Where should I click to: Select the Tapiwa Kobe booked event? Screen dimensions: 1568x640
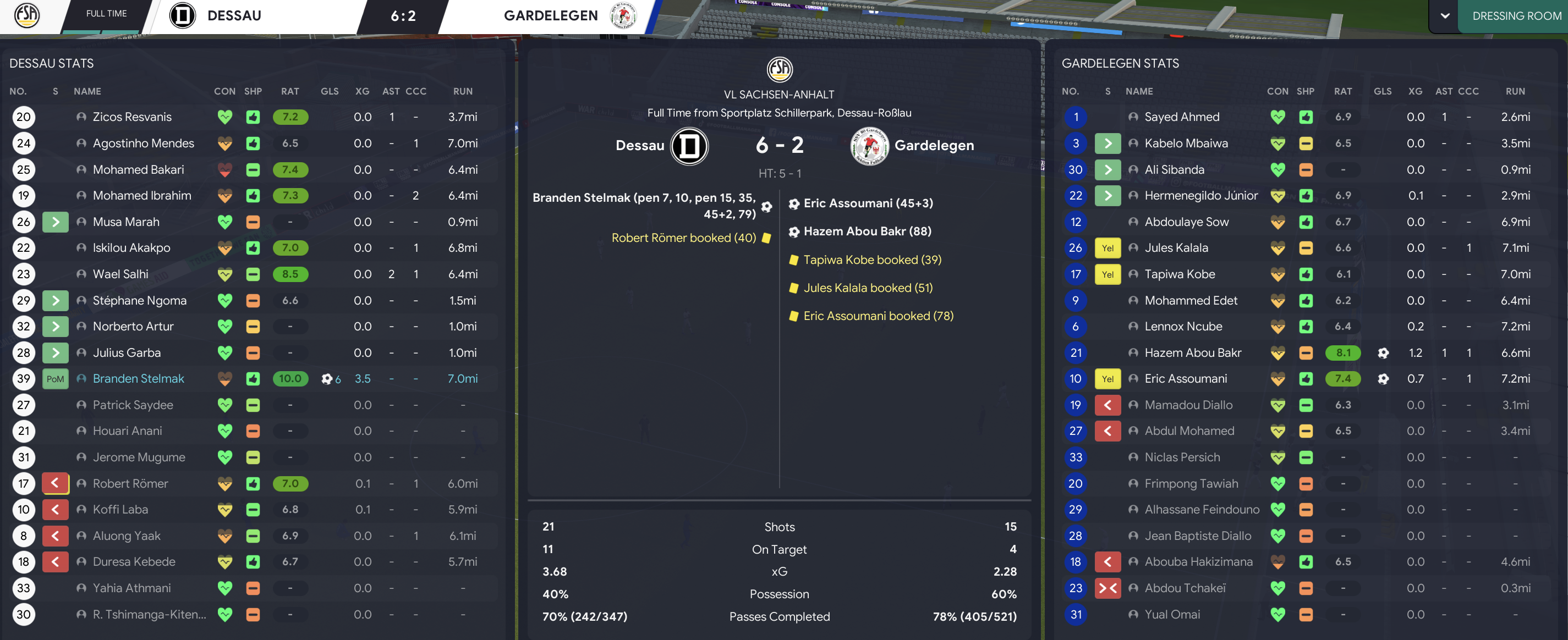click(x=871, y=260)
